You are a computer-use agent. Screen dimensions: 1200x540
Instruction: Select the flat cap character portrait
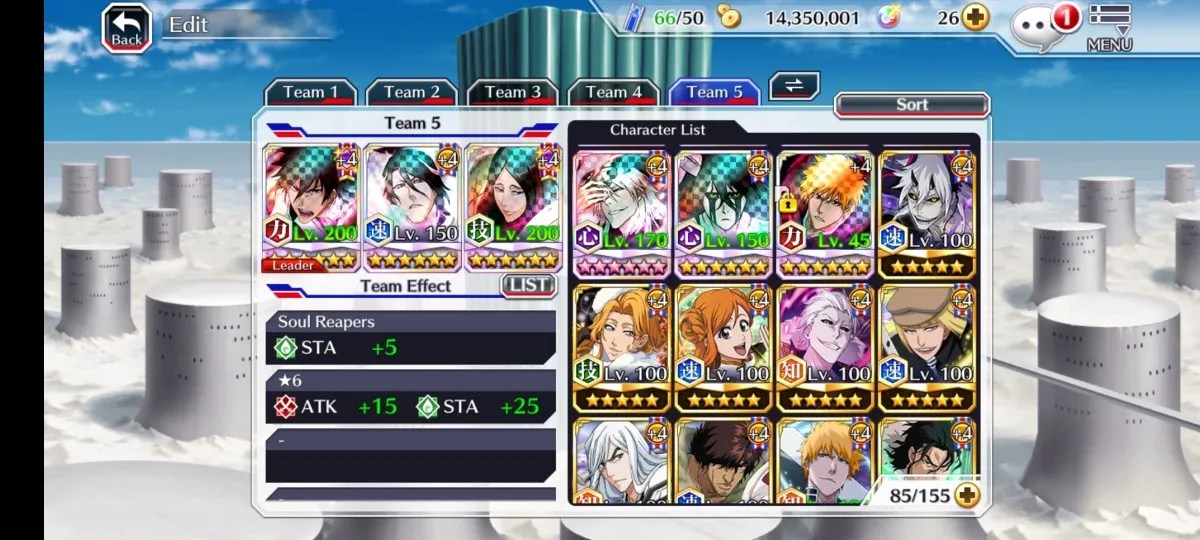point(926,348)
